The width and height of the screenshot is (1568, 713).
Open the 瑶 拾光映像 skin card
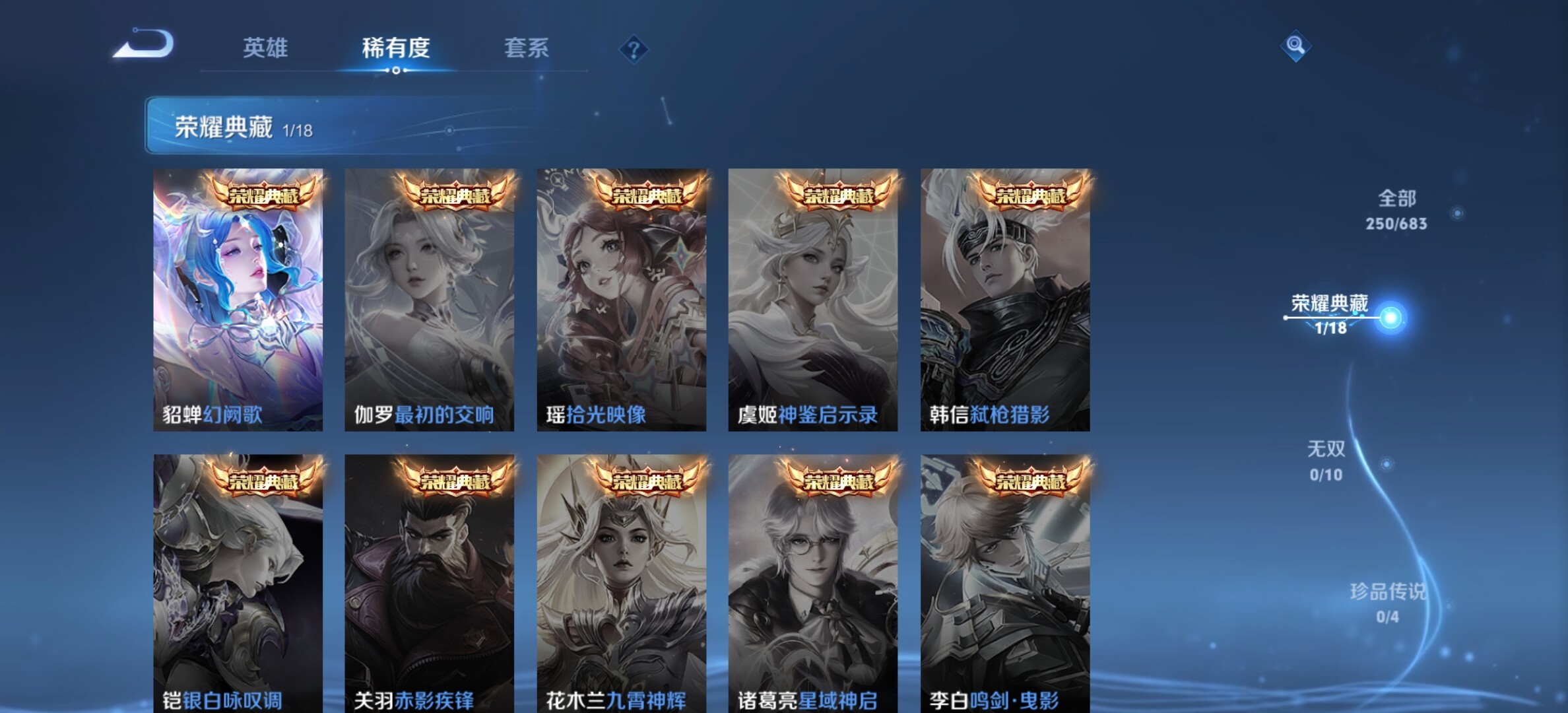(621, 300)
